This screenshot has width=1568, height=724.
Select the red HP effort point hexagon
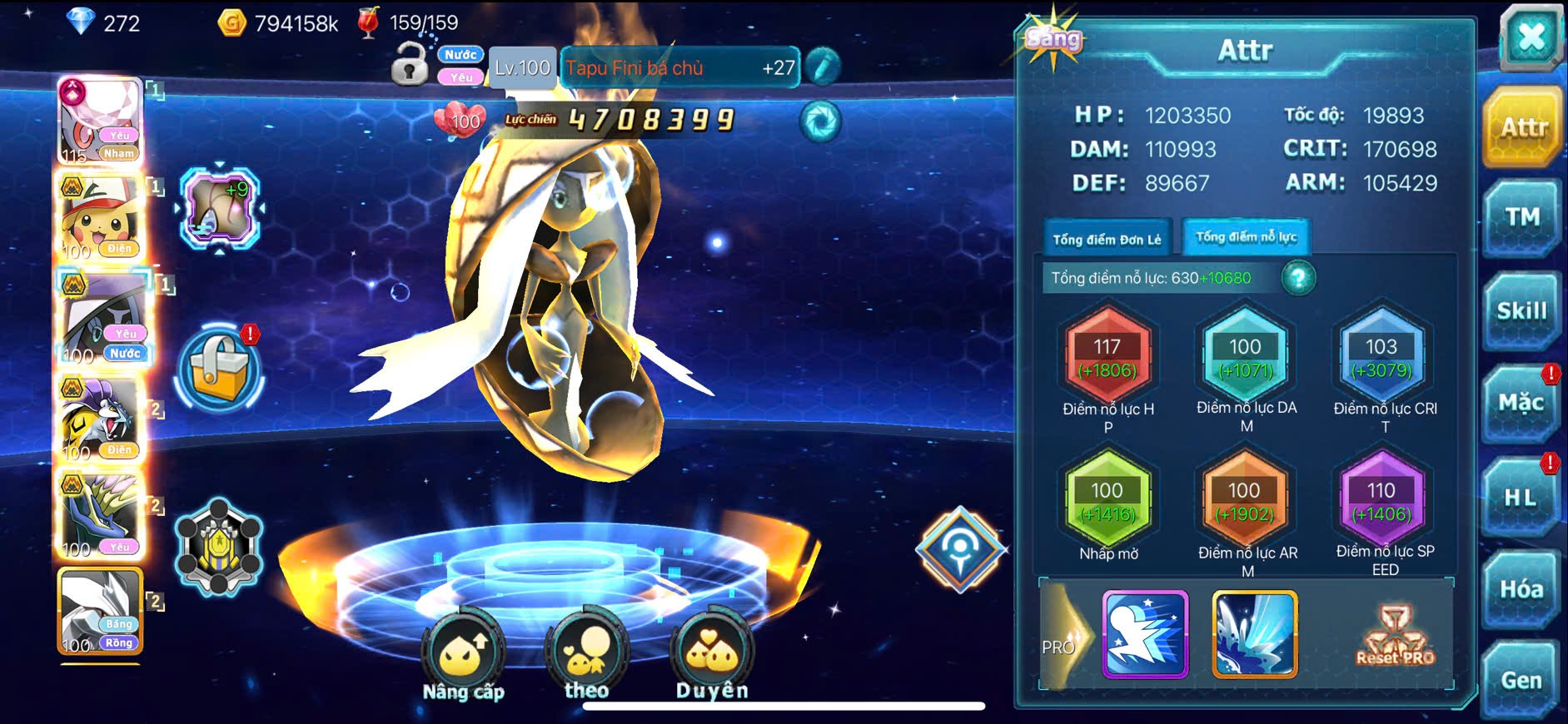point(1108,357)
